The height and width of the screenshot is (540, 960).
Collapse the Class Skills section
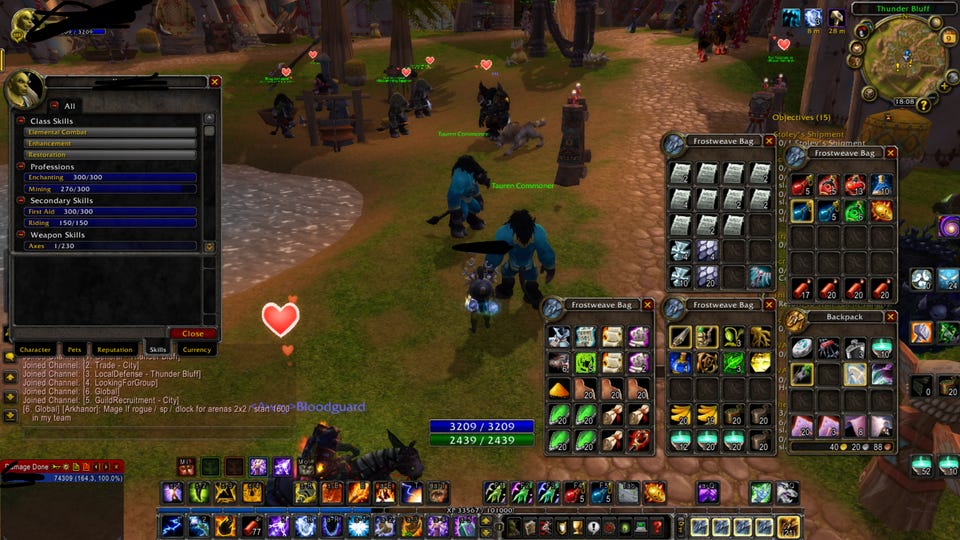21,120
